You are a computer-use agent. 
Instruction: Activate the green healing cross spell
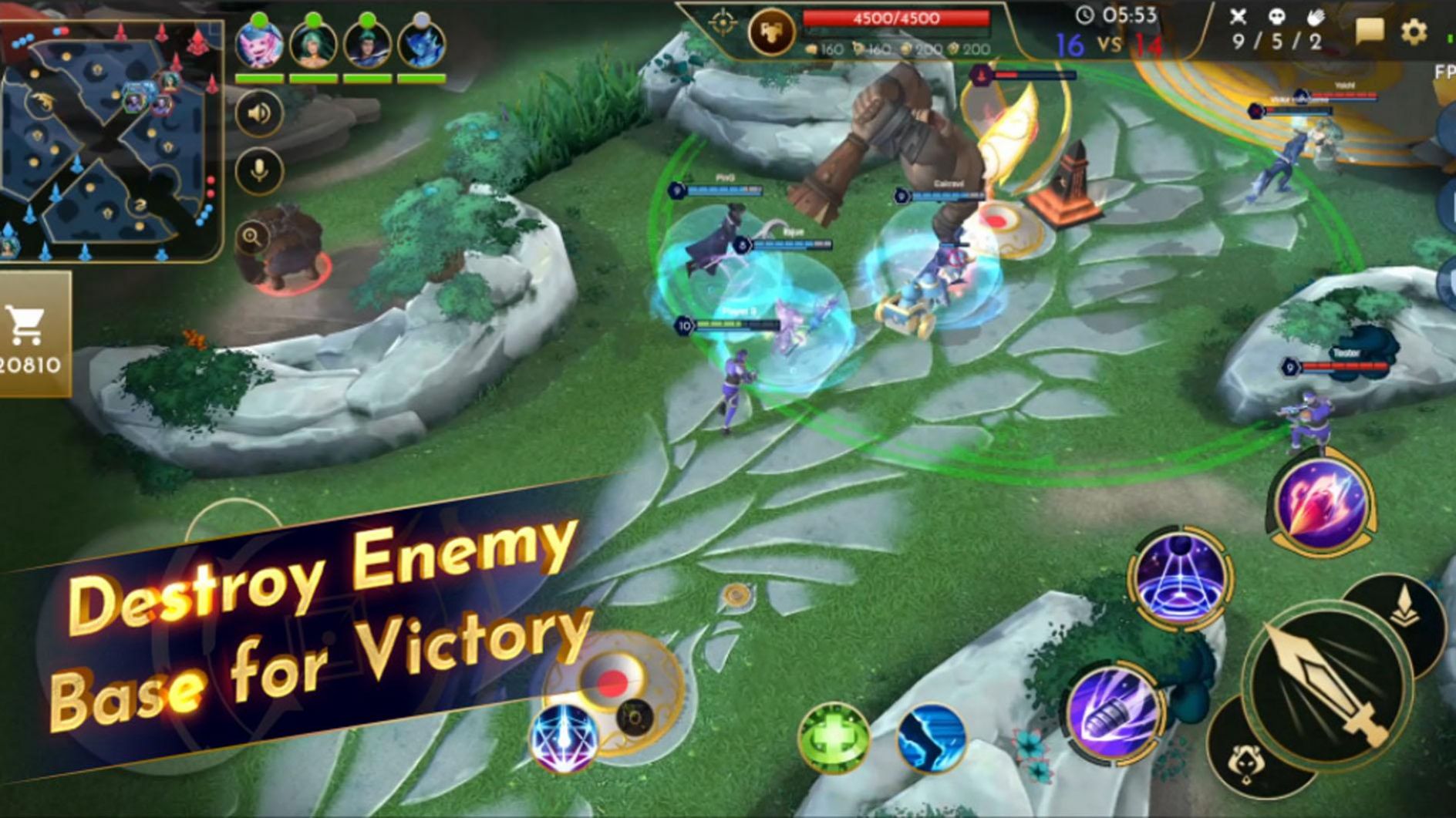coord(834,738)
